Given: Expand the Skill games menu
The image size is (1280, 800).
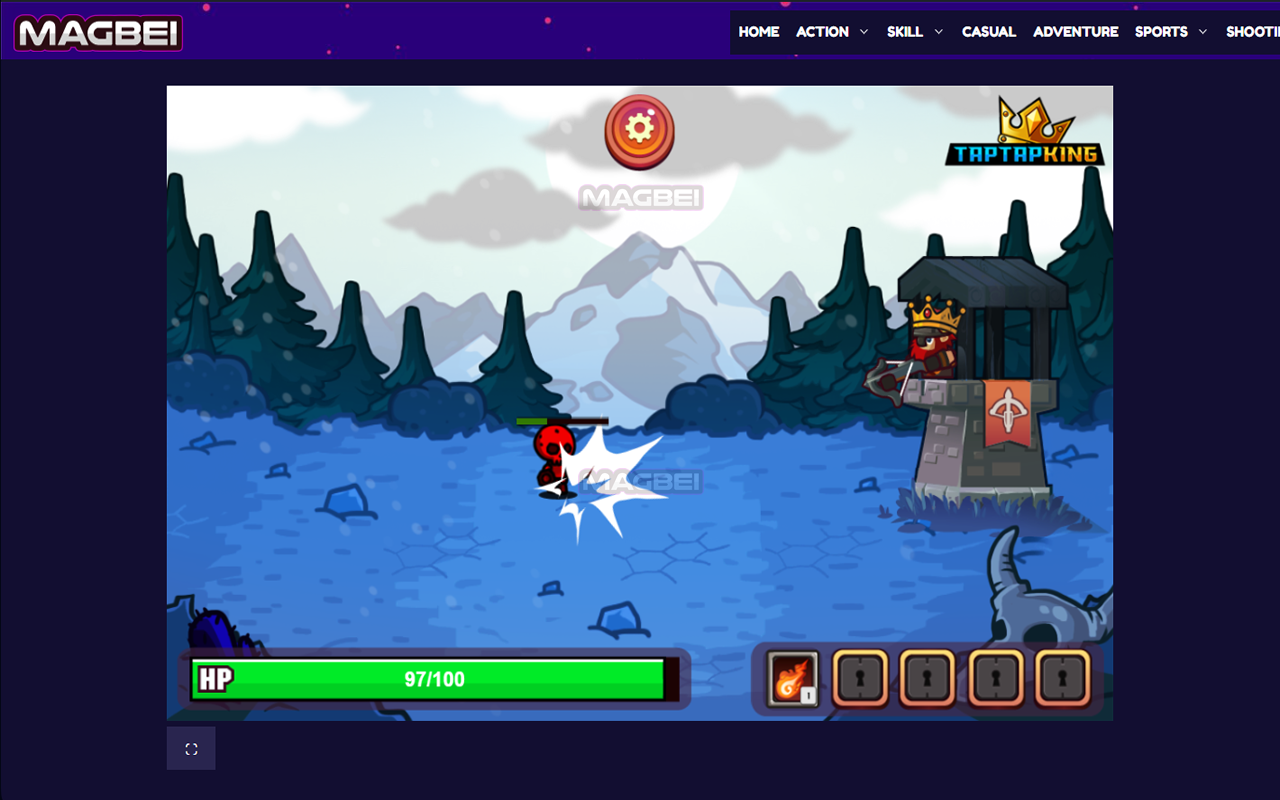Looking at the screenshot, I should coord(914,32).
